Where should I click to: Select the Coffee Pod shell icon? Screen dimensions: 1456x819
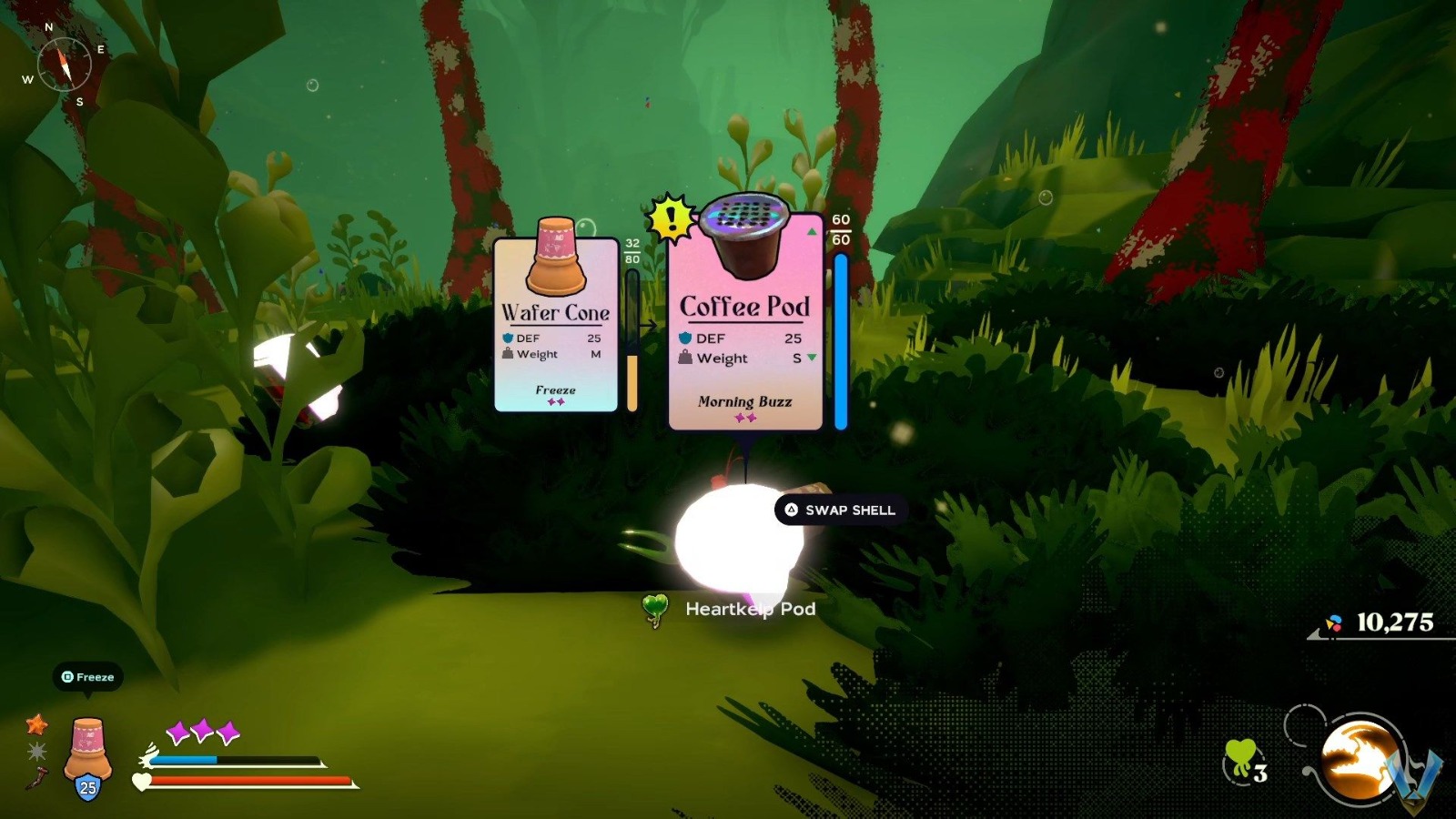746,235
